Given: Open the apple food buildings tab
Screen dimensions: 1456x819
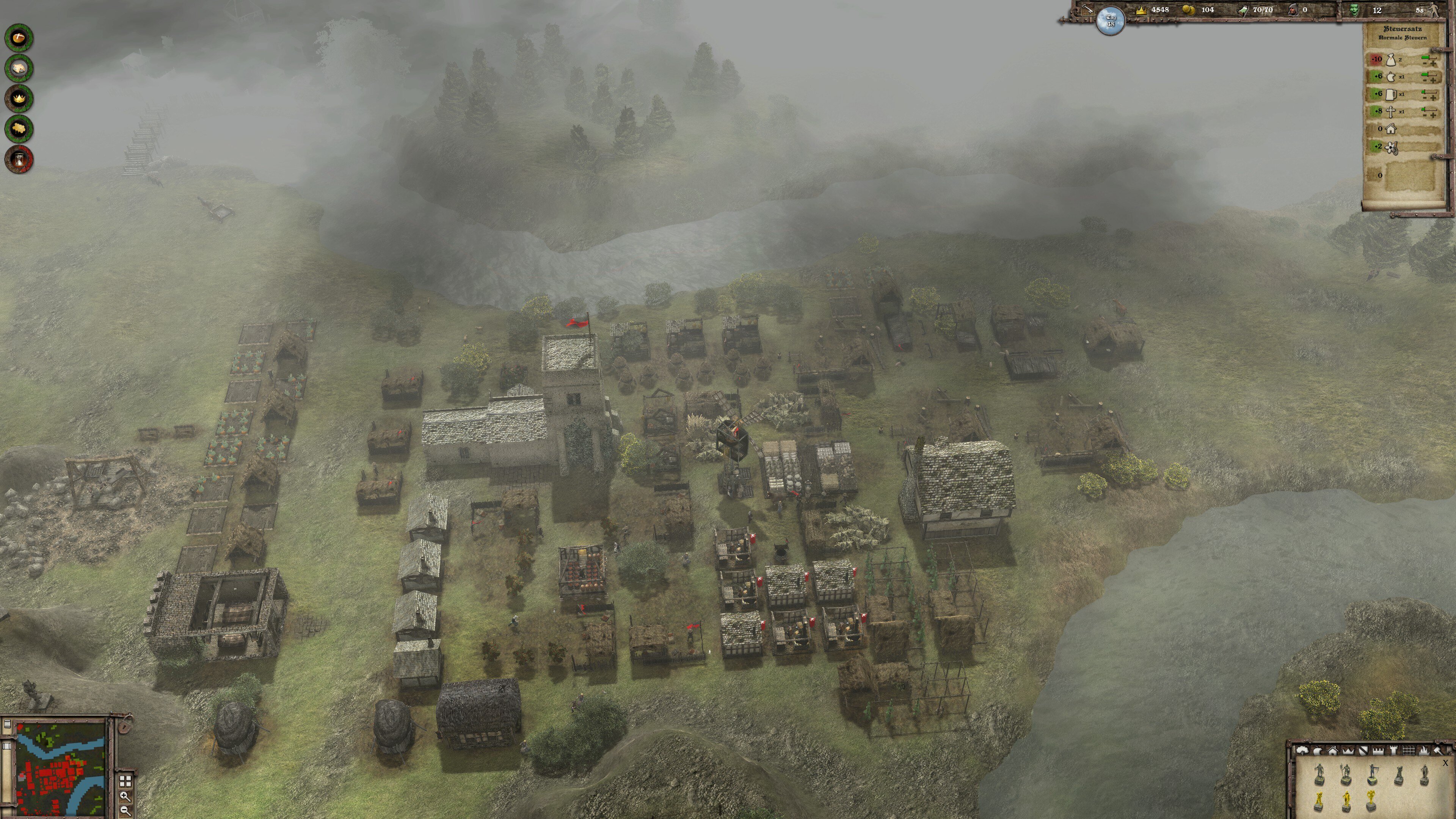Looking at the screenshot, I should coord(1318,751).
